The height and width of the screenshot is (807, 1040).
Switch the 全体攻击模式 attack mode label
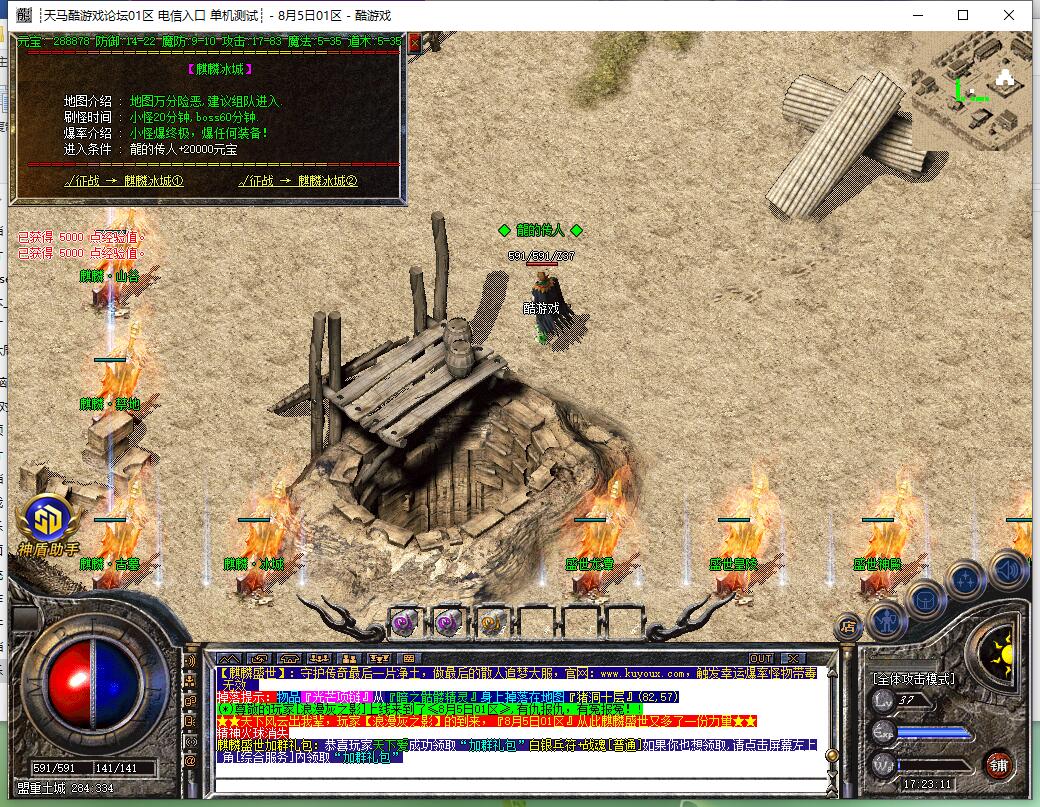[914, 678]
